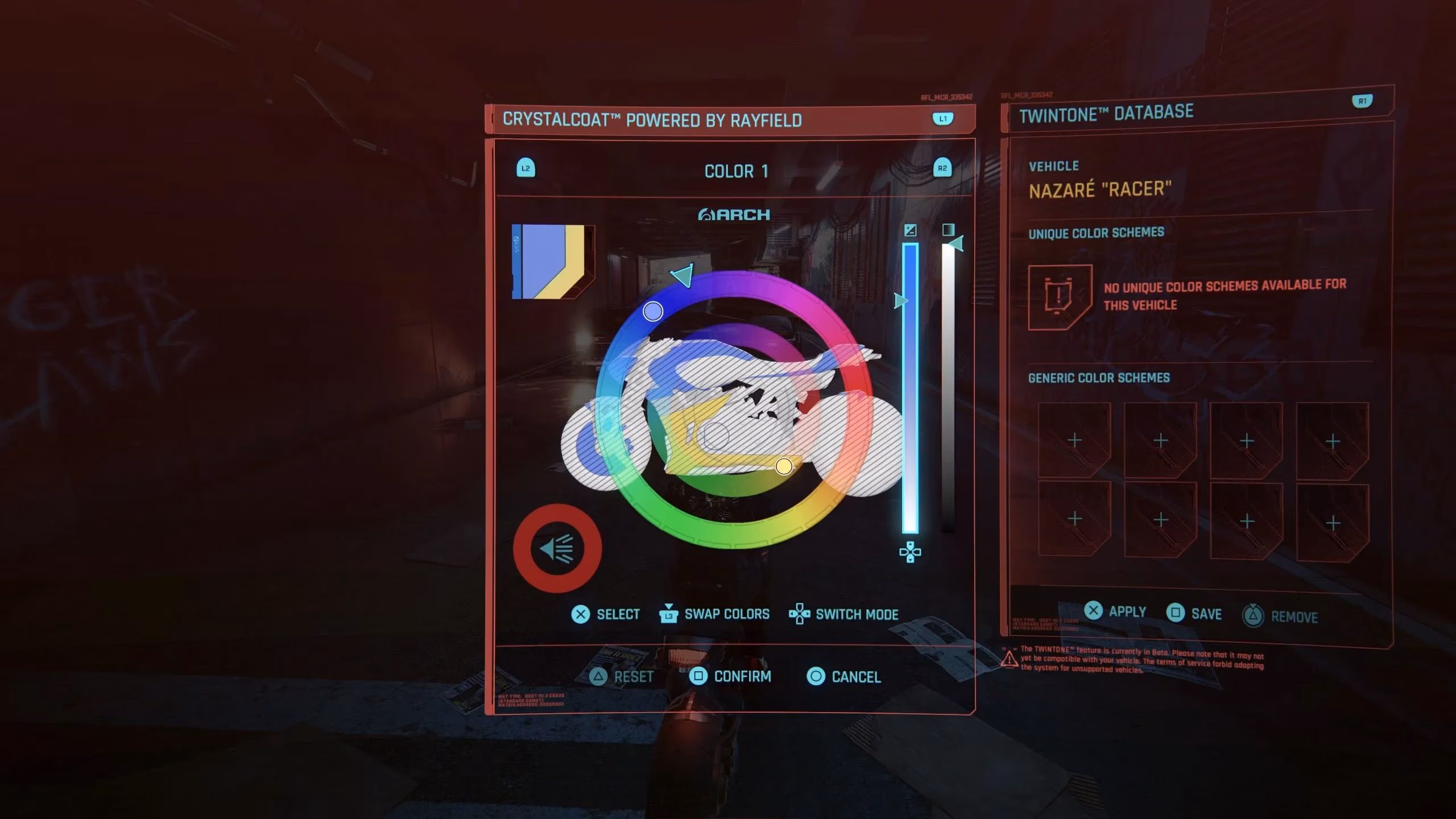The width and height of the screenshot is (1456, 819).
Task: Adjust the white brightness slider bar
Action: (x=948, y=387)
